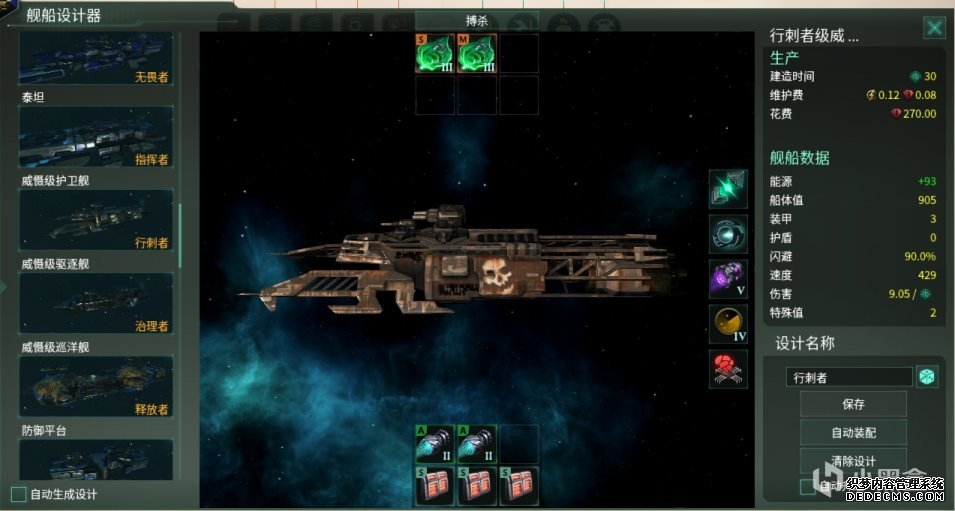Click the 自动装配 auto-equip button
Image resolution: width=955 pixels, height=511 pixels.
[x=852, y=432]
